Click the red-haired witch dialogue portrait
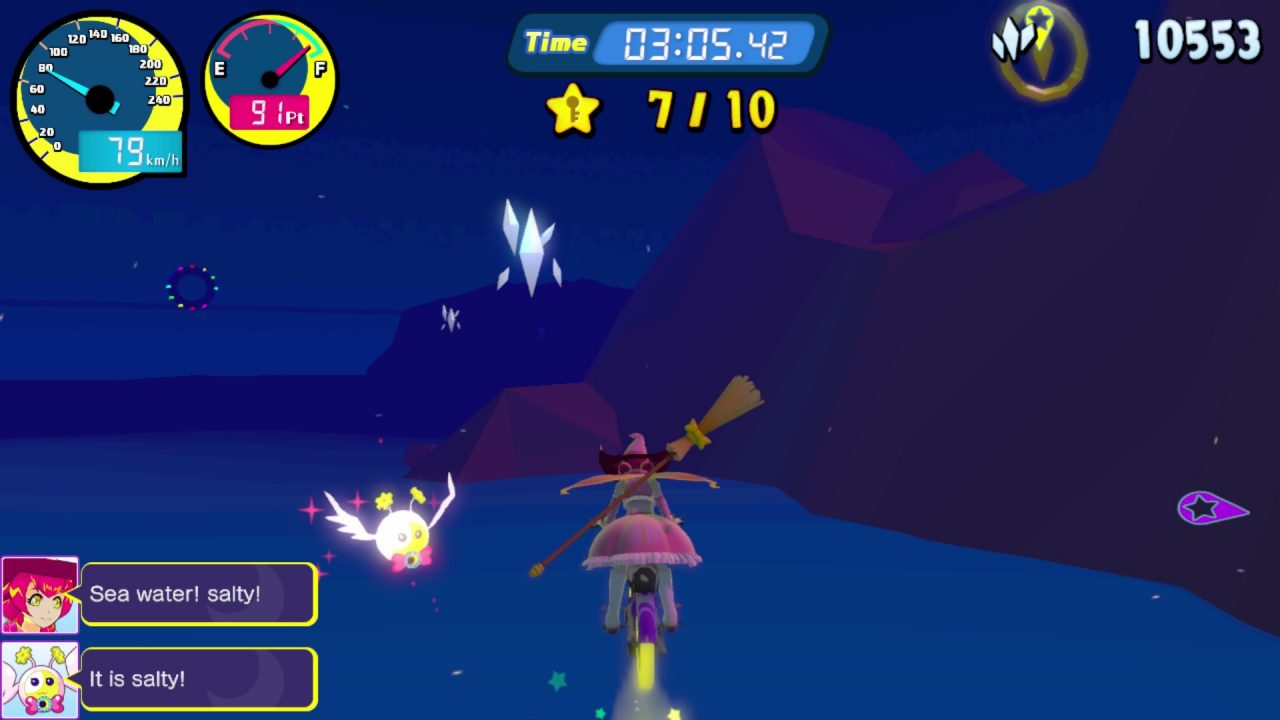 pyautogui.click(x=40, y=595)
